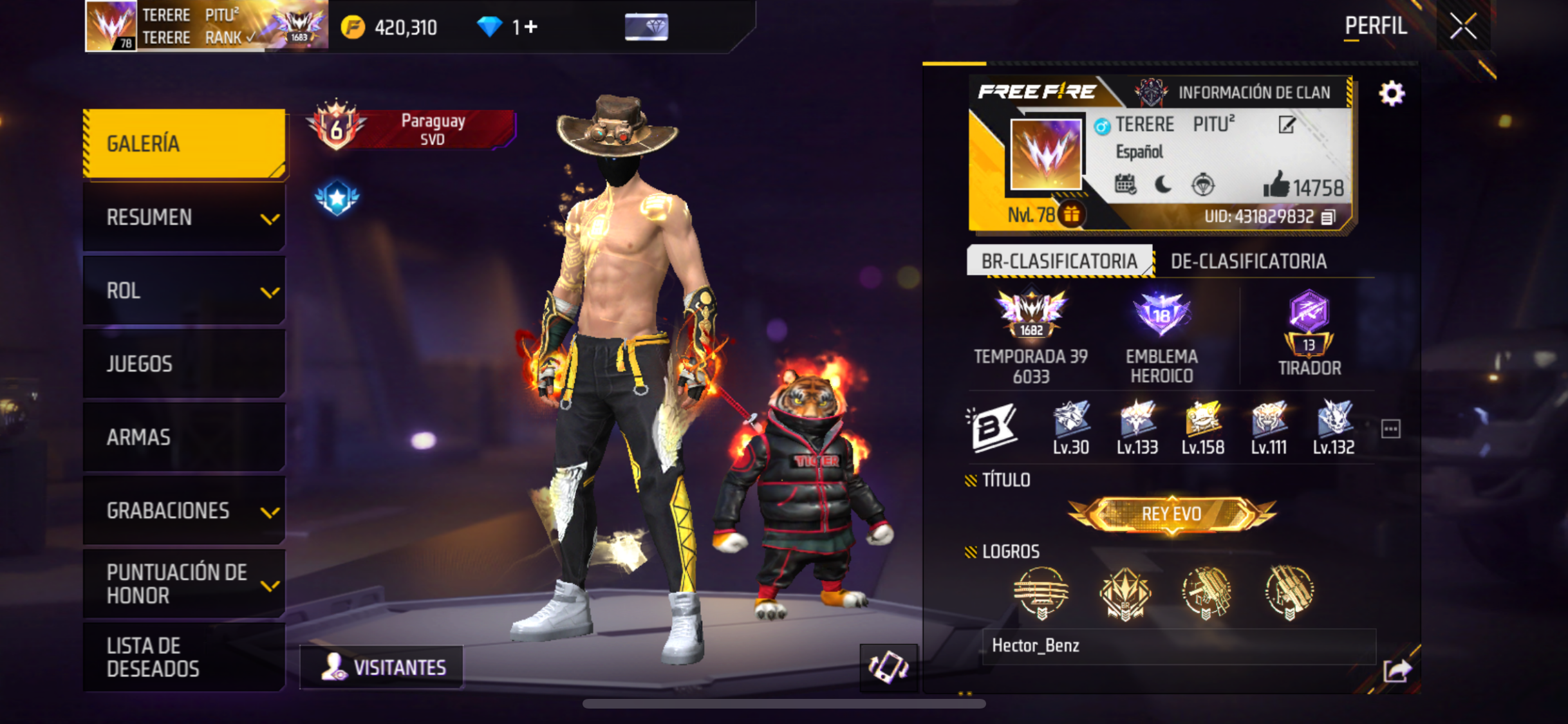The image size is (1568, 724).
Task: Add diamonds with the plus button
Action: (x=531, y=27)
